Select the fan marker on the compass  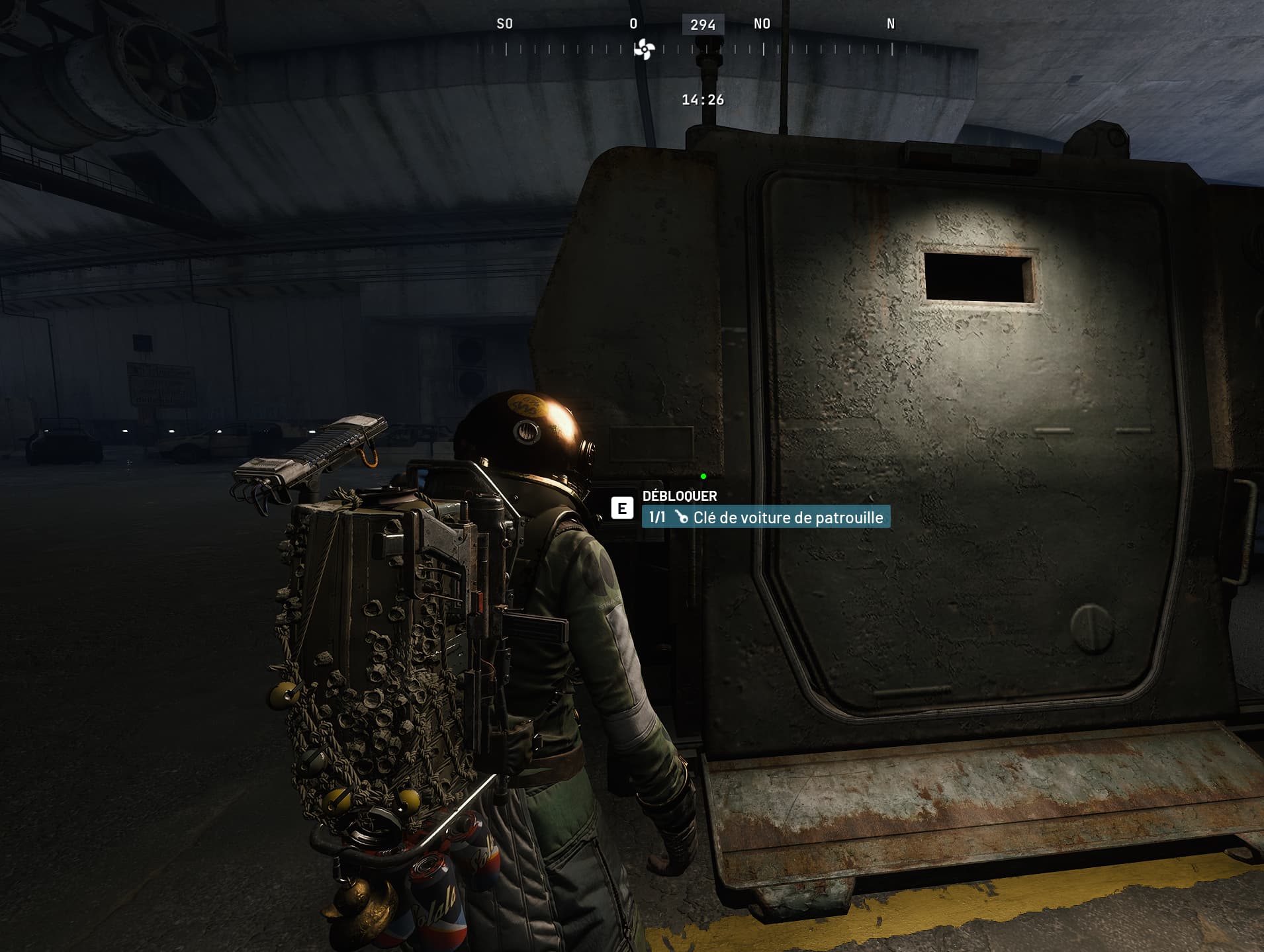644,49
